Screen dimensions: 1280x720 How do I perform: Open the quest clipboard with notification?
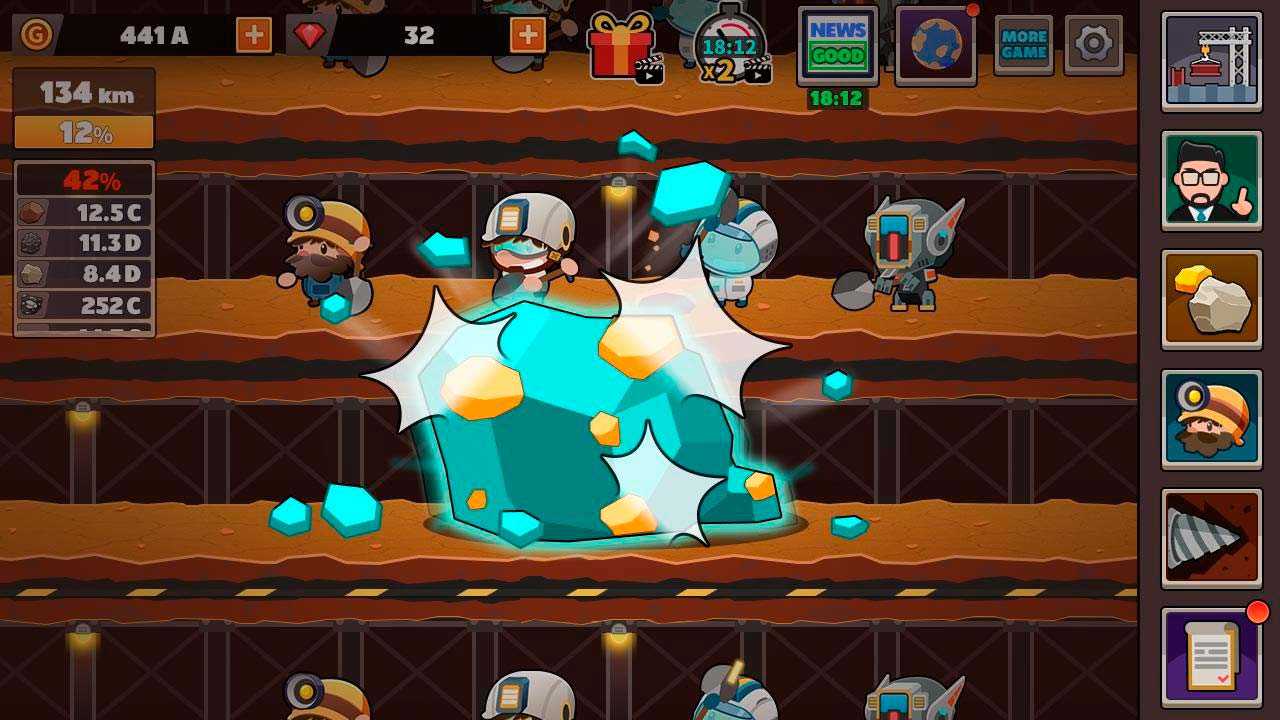1211,657
